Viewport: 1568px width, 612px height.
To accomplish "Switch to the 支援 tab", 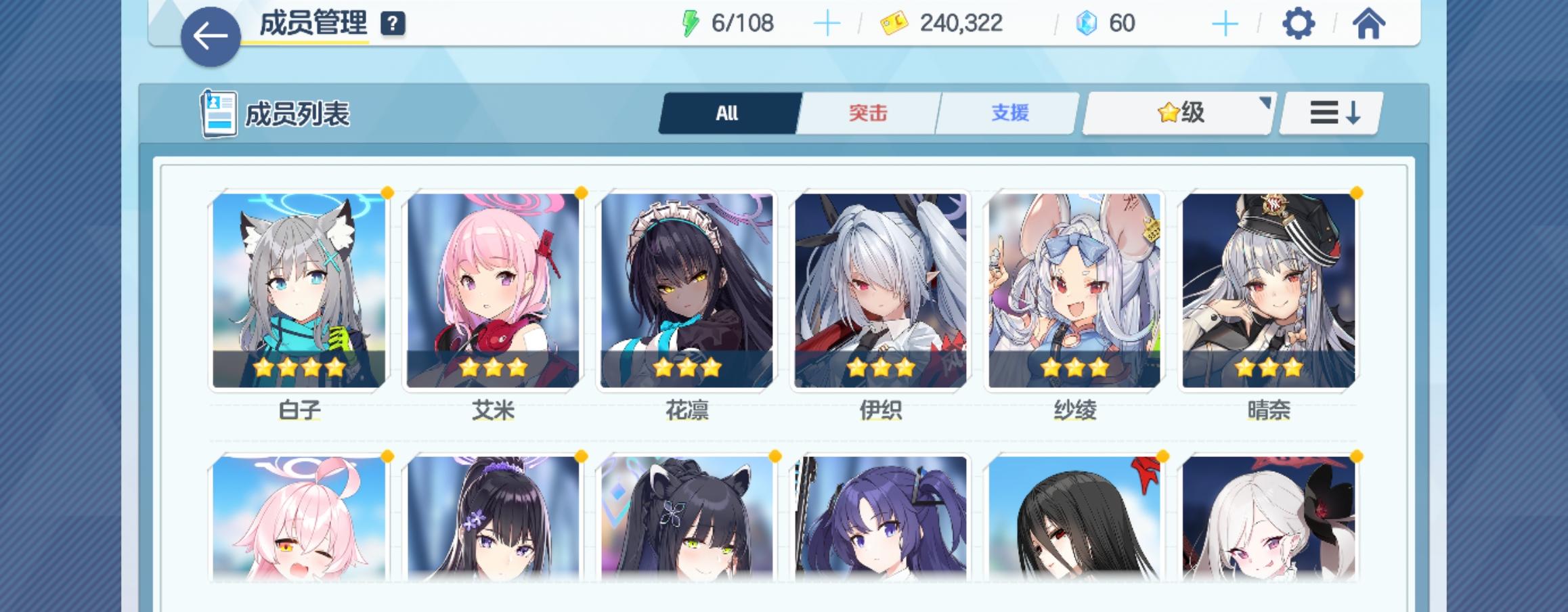I will coord(1007,113).
